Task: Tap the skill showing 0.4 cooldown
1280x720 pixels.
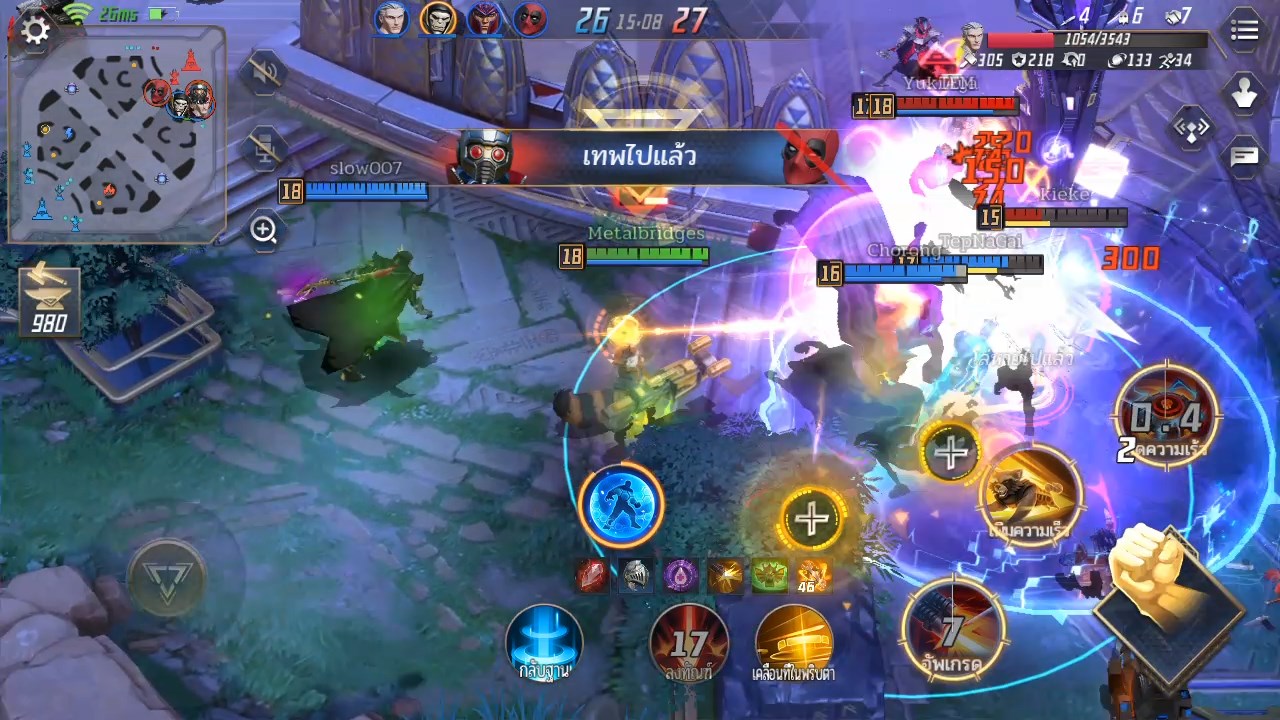Action: 1166,417
